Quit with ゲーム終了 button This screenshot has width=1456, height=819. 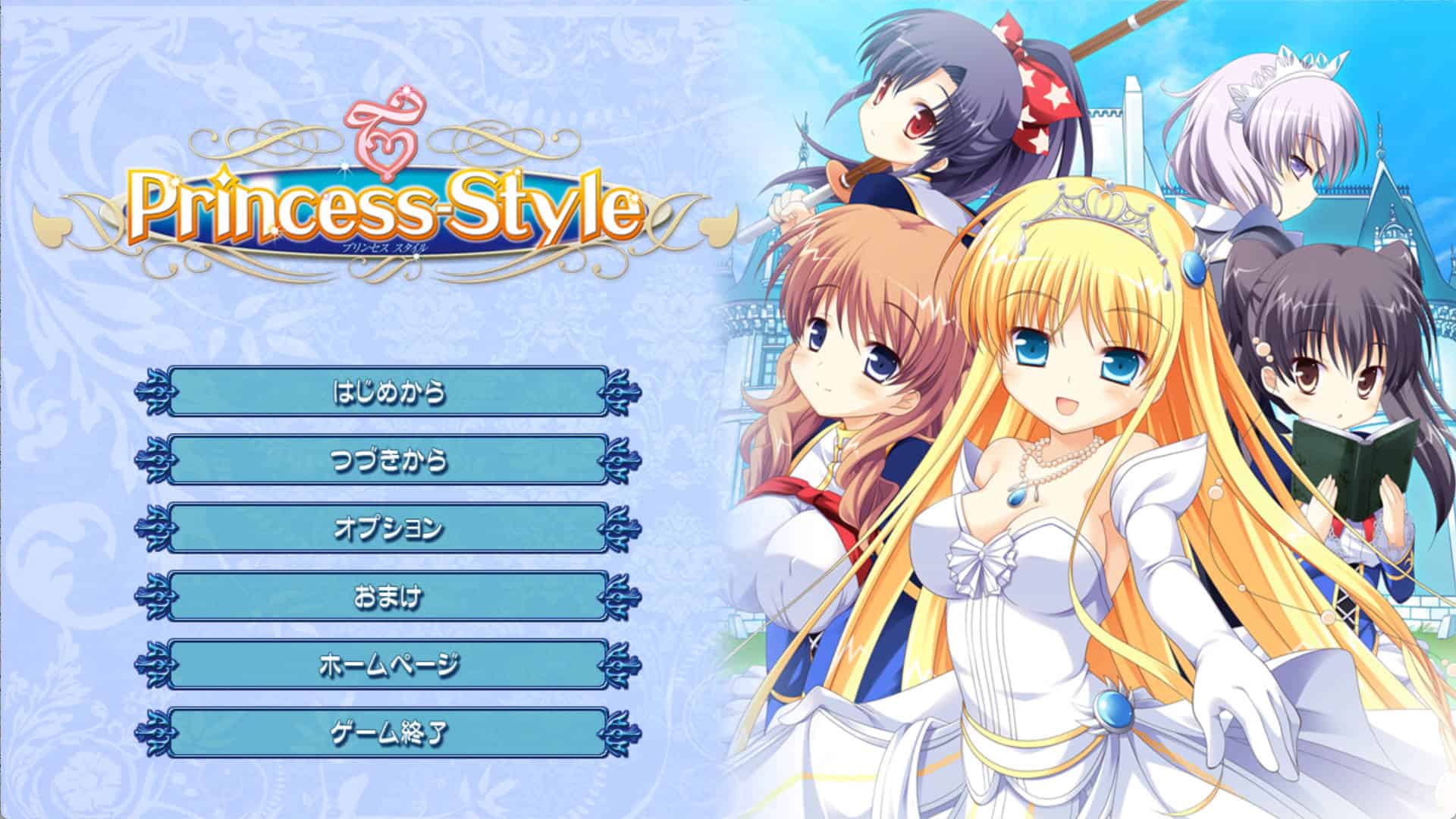pos(388,733)
